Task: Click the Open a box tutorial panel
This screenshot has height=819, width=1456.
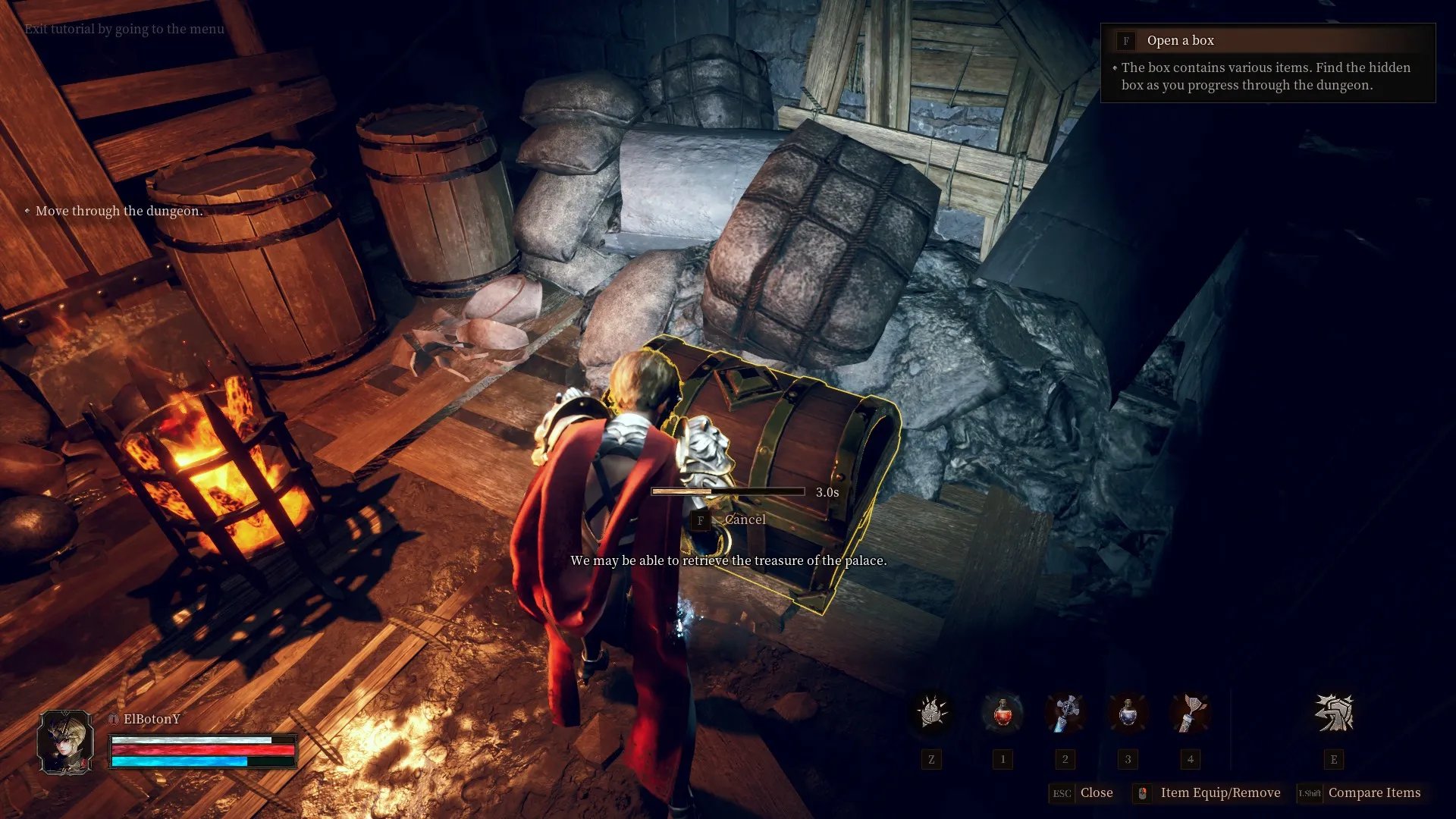Action: pos(1267,63)
